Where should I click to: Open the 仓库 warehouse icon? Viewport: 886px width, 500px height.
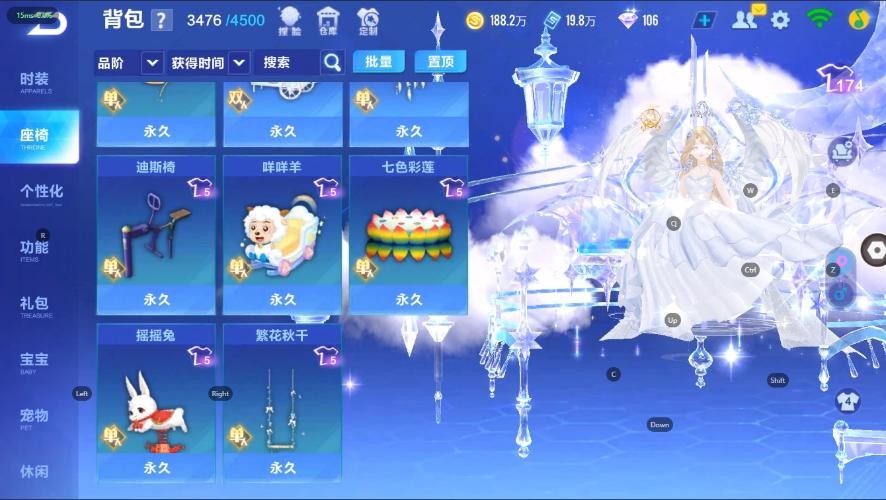pyautogui.click(x=328, y=20)
